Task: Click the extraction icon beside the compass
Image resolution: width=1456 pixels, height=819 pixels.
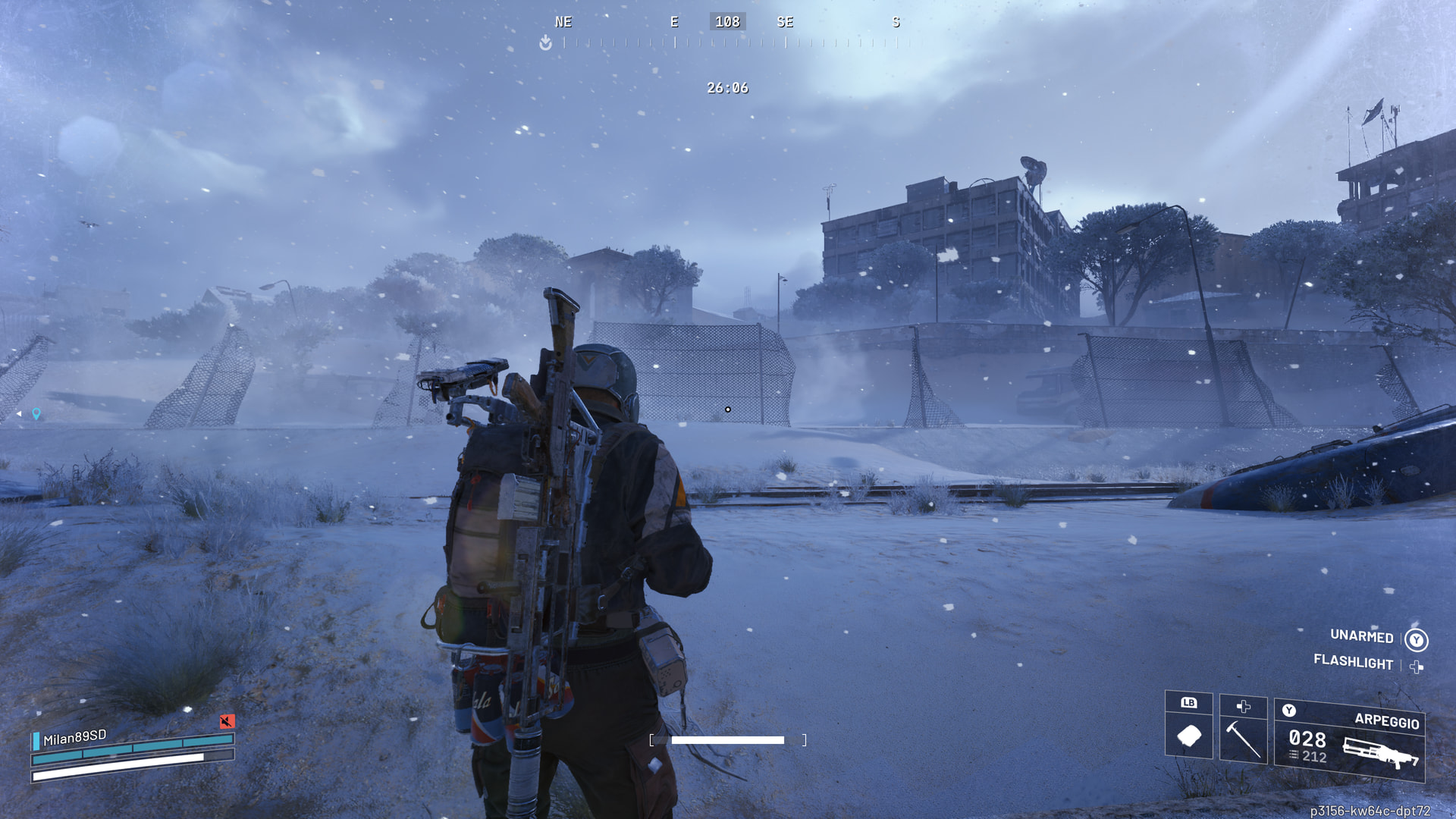Action: point(545,43)
